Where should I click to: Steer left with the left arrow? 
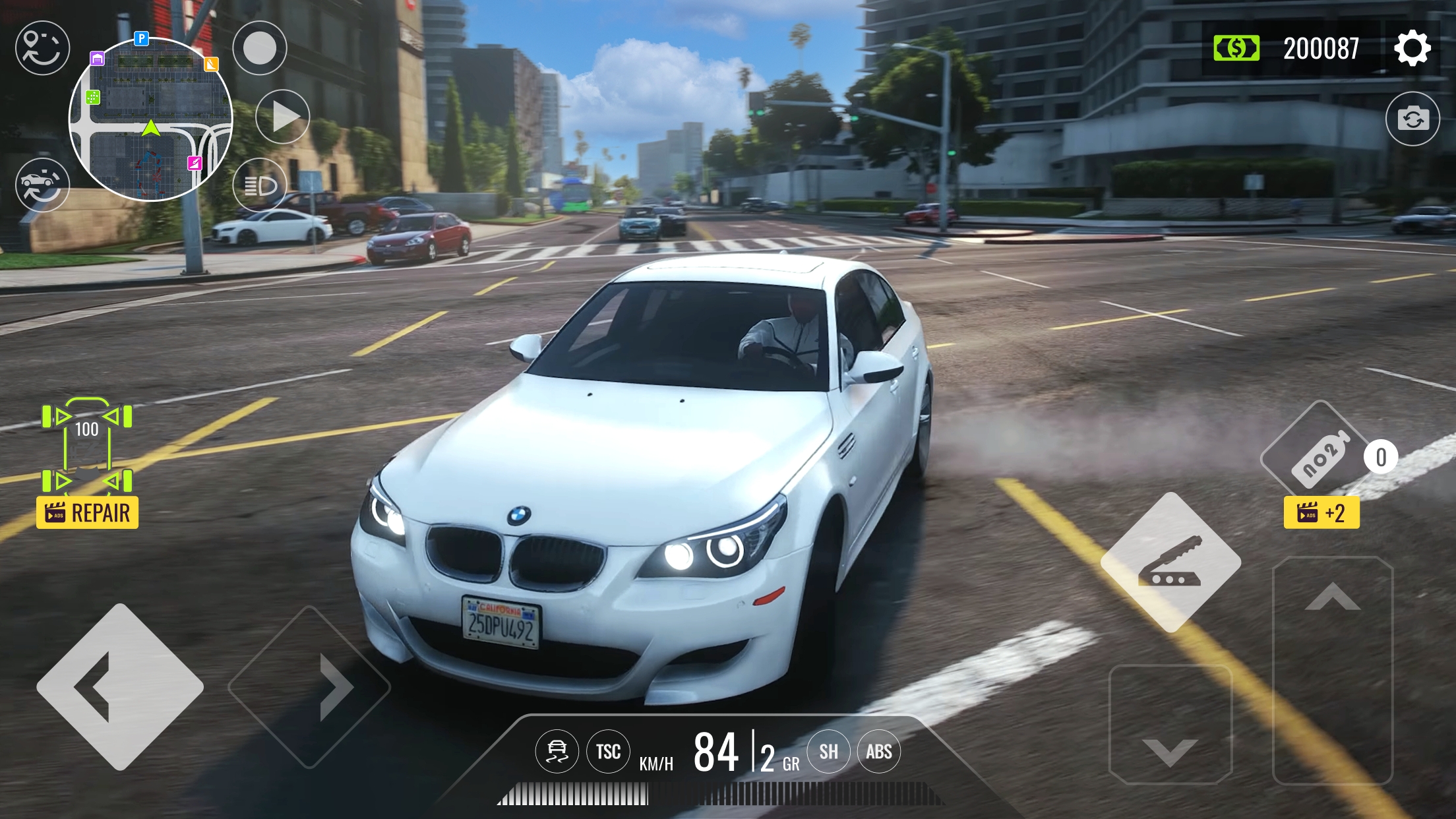tap(120, 686)
